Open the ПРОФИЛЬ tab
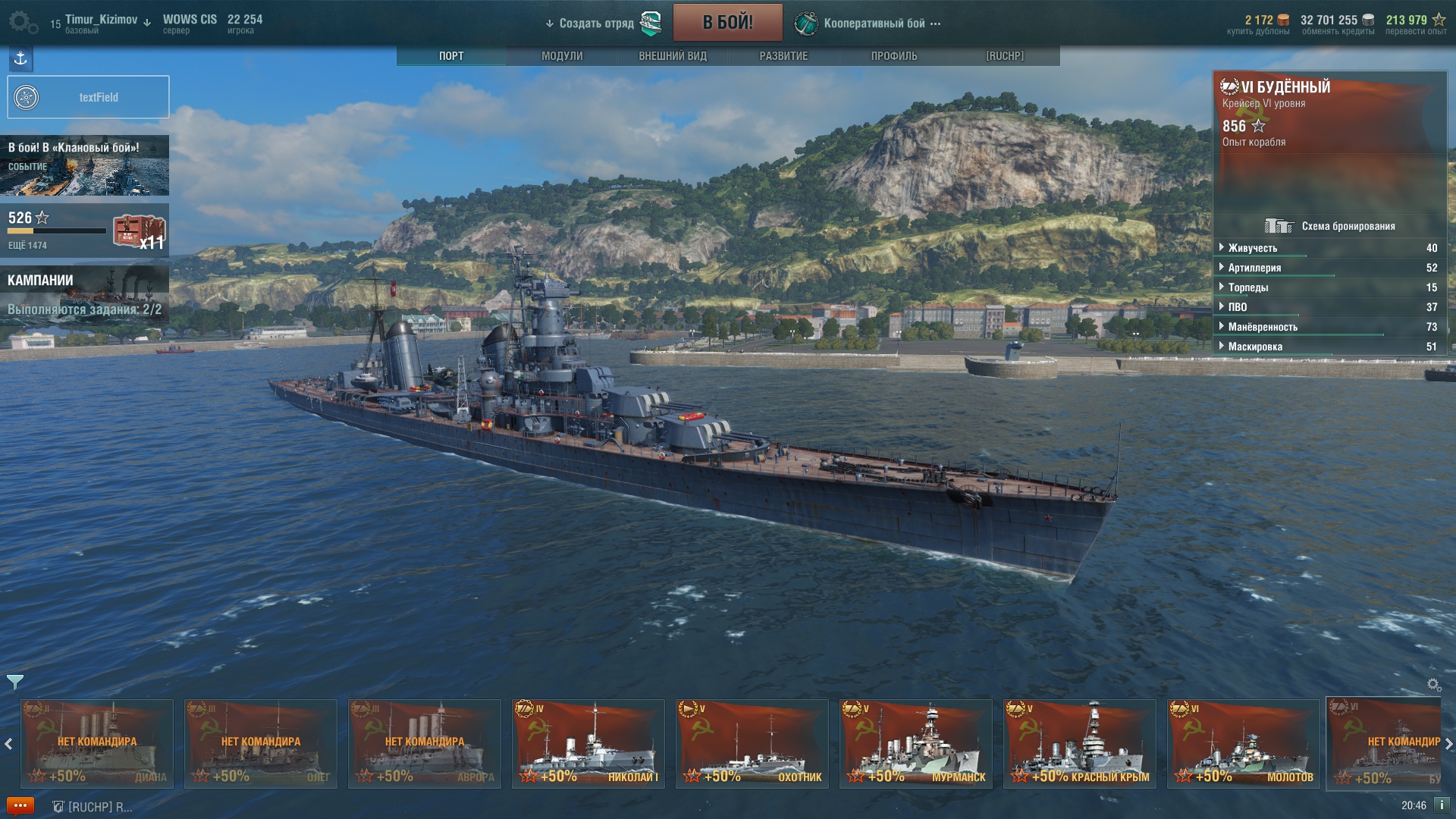The height and width of the screenshot is (819, 1456). click(x=894, y=56)
